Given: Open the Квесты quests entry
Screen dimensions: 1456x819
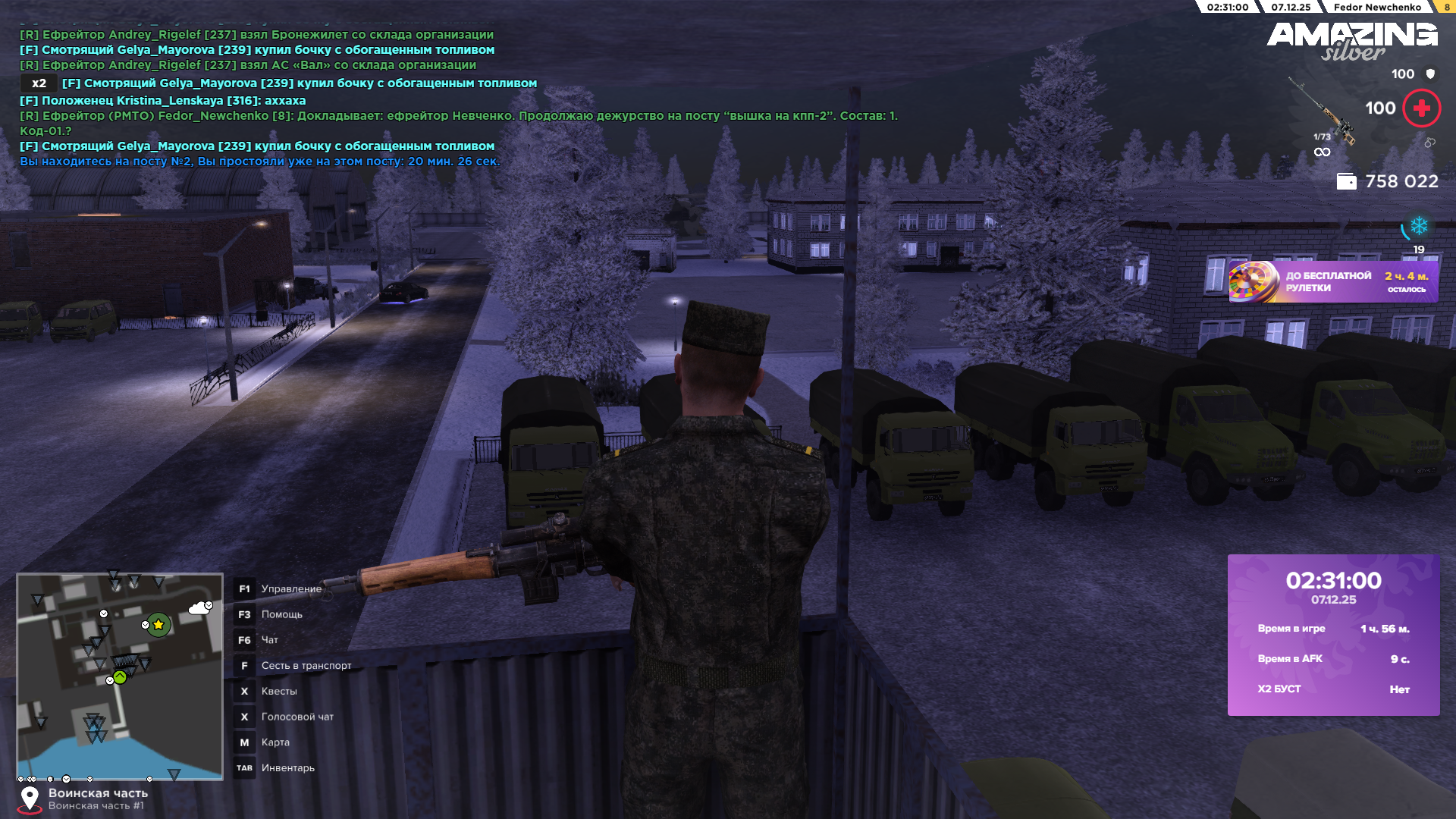Looking at the screenshot, I should pyautogui.click(x=278, y=692).
